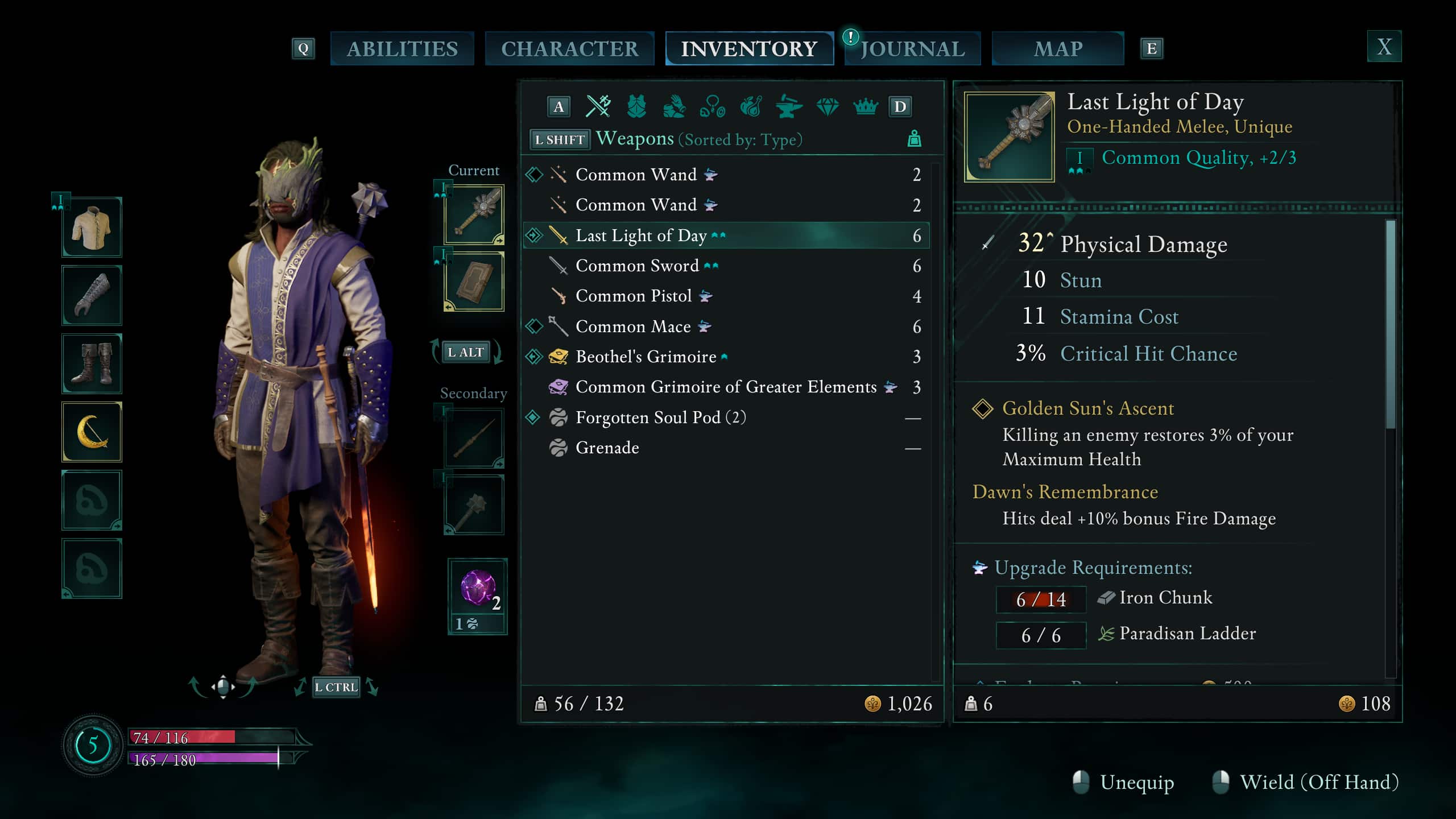1456x819 pixels.
Task: Switch to the Journal tab
Action: [x=912, y=49]
